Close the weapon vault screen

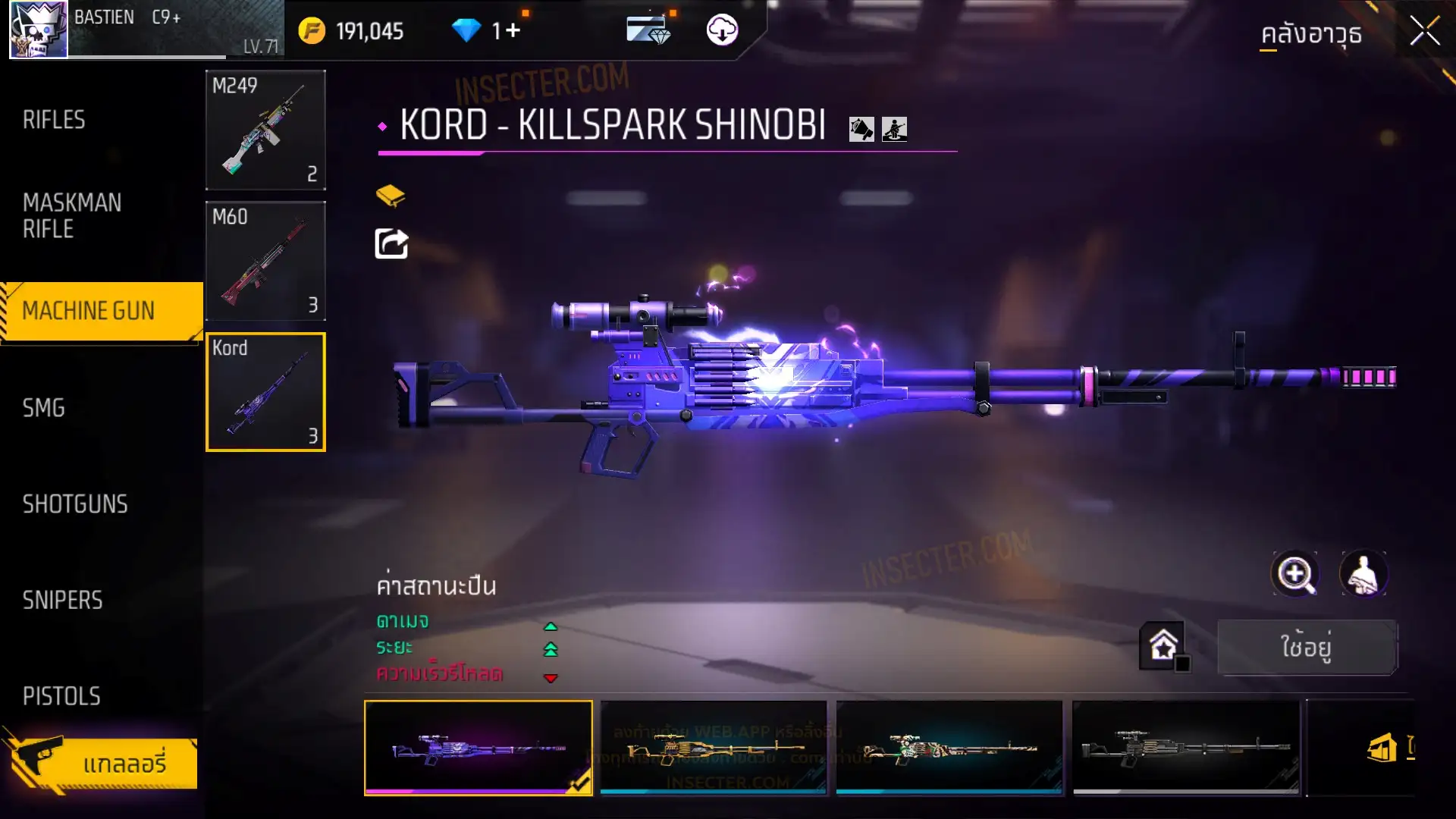1424,32
